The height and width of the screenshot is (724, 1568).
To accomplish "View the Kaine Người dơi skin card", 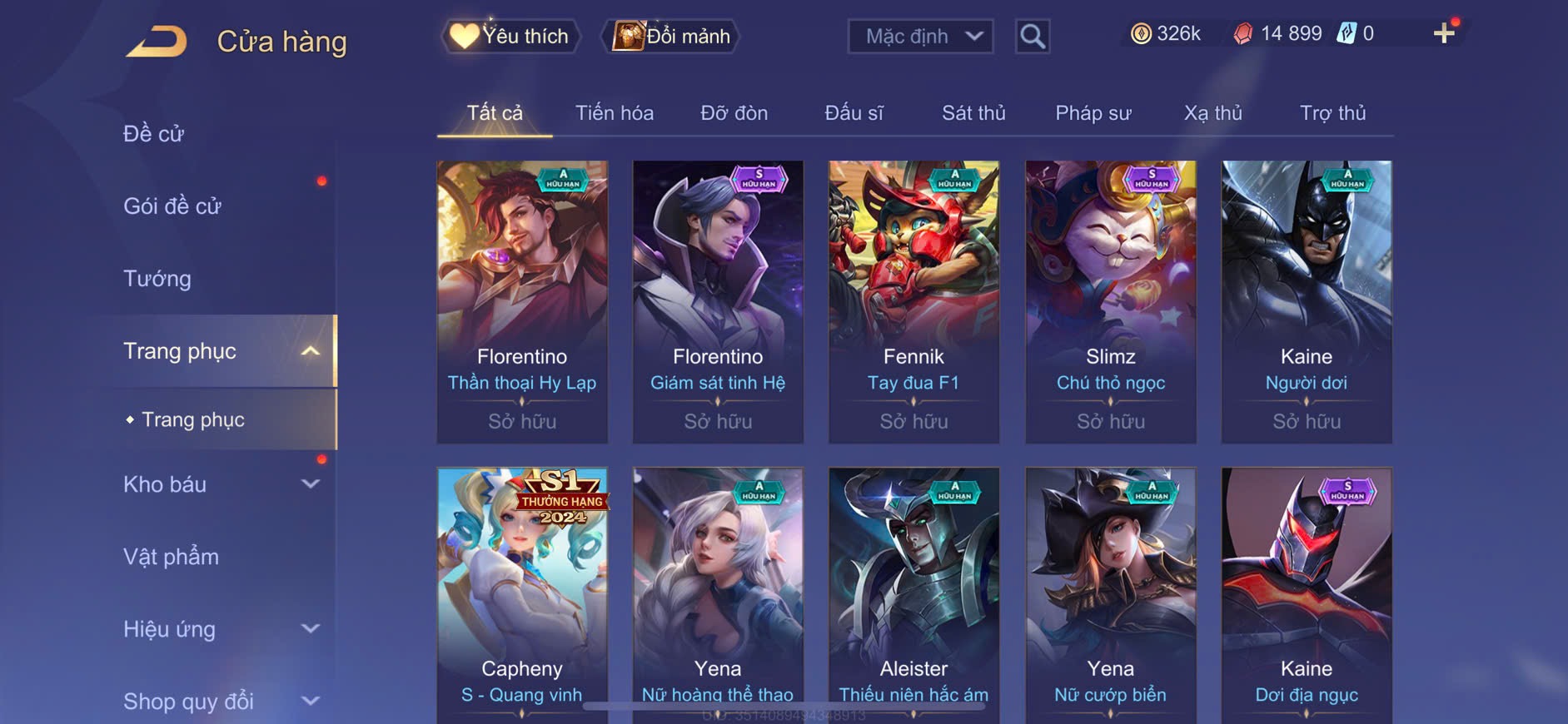I will pyautogui.click(x=1306, y=301).
